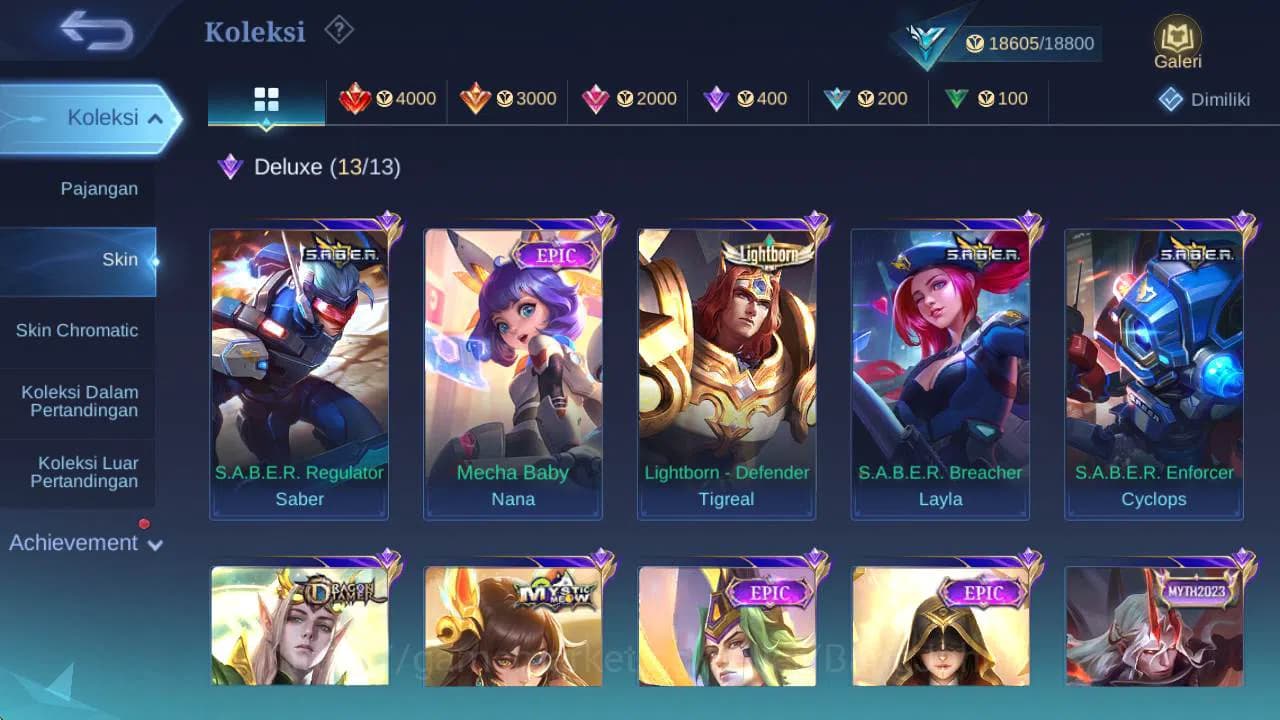This screenshot has height=720, width=1280.
Task: Click the blue 200 rarity badge filter
Action: point(868,99)
